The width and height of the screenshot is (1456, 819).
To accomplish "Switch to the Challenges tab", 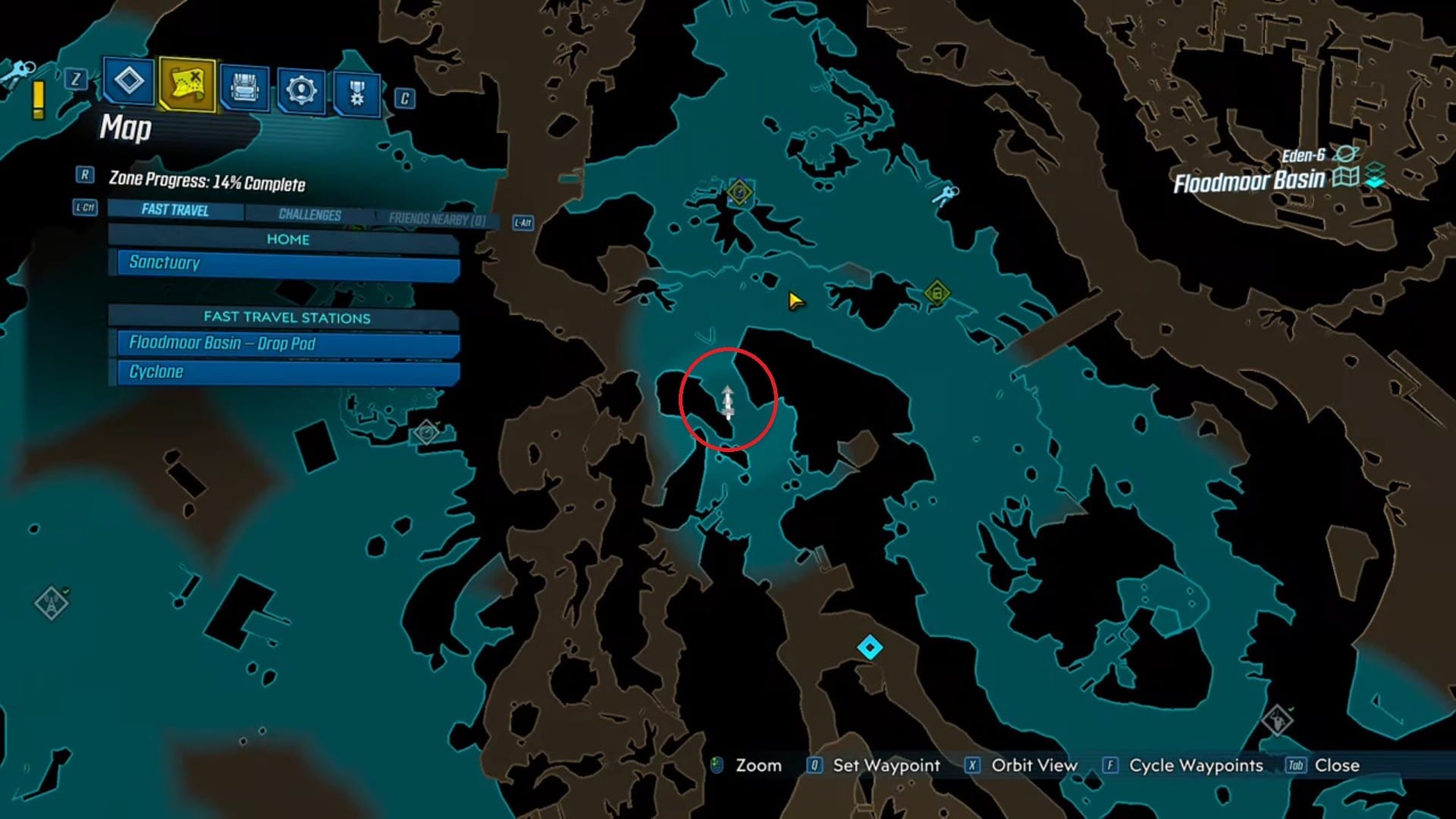I will (306, 215).
